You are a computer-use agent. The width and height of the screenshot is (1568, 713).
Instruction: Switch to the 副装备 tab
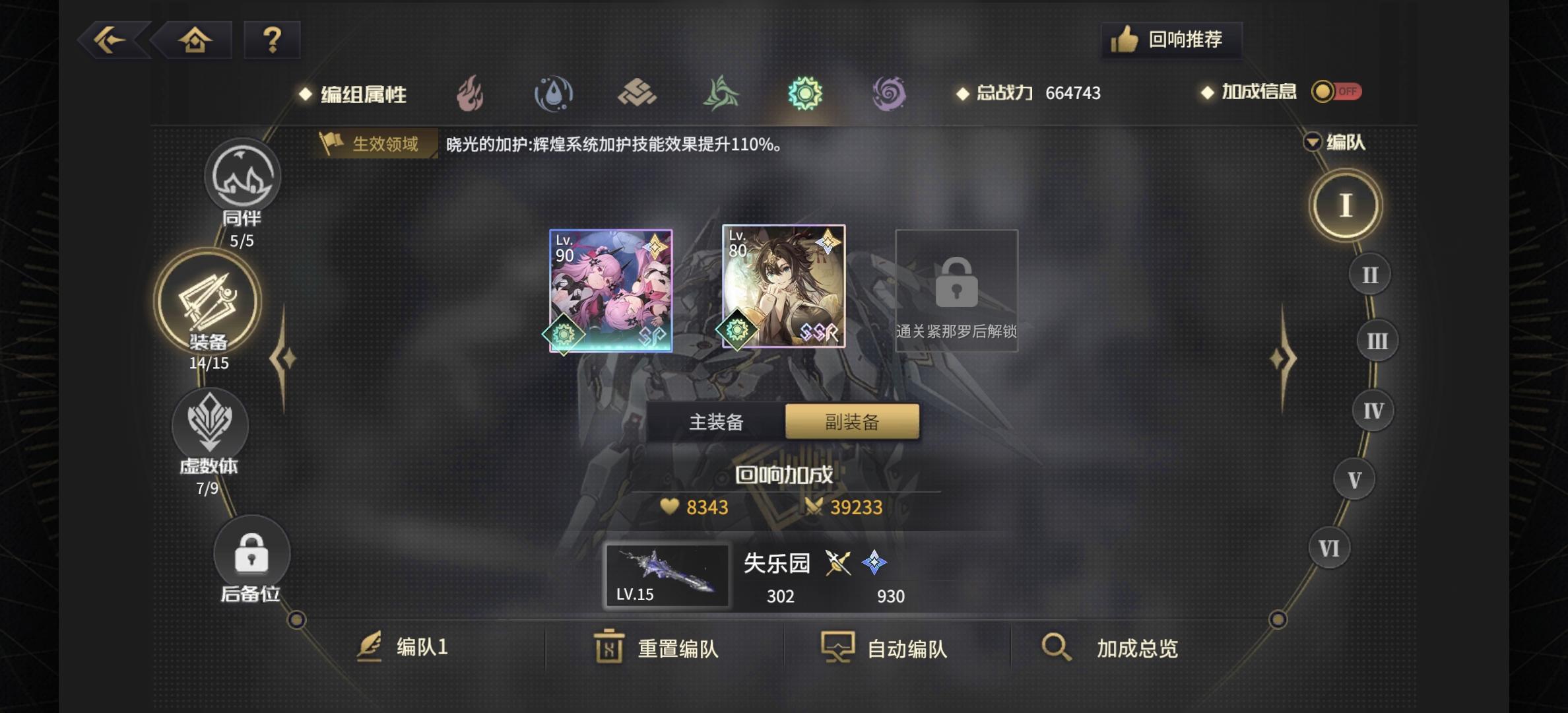coord(851,421)
